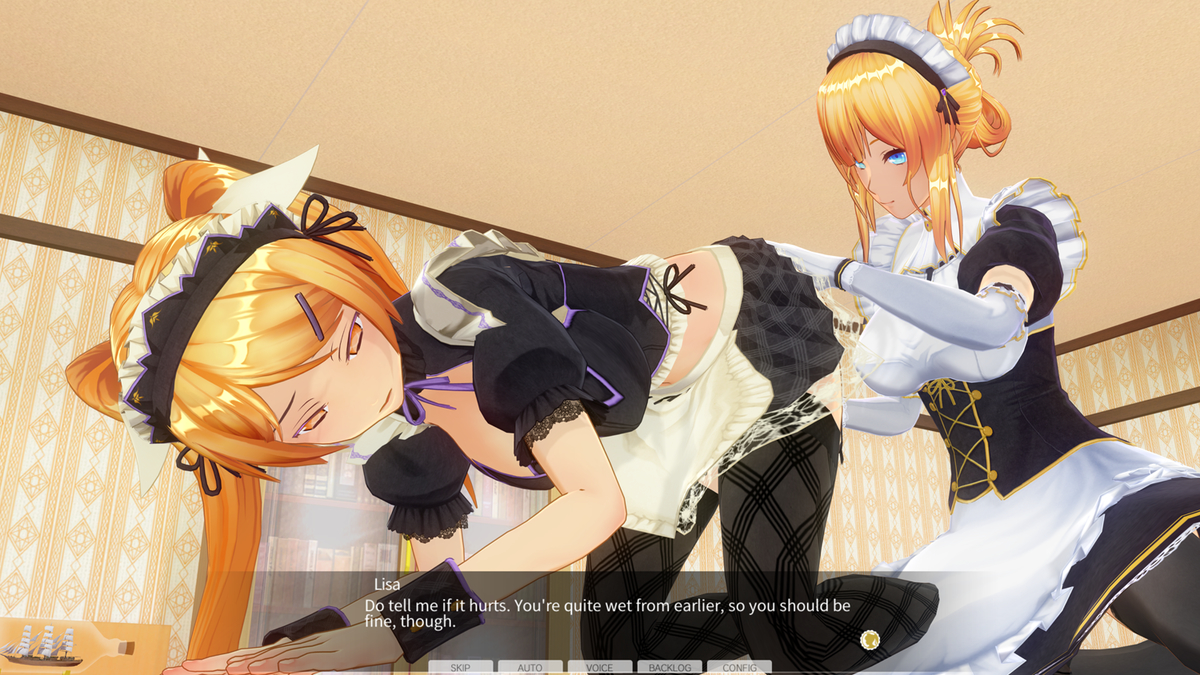
Task: Click the SKIP button
Action: [460, 667]
